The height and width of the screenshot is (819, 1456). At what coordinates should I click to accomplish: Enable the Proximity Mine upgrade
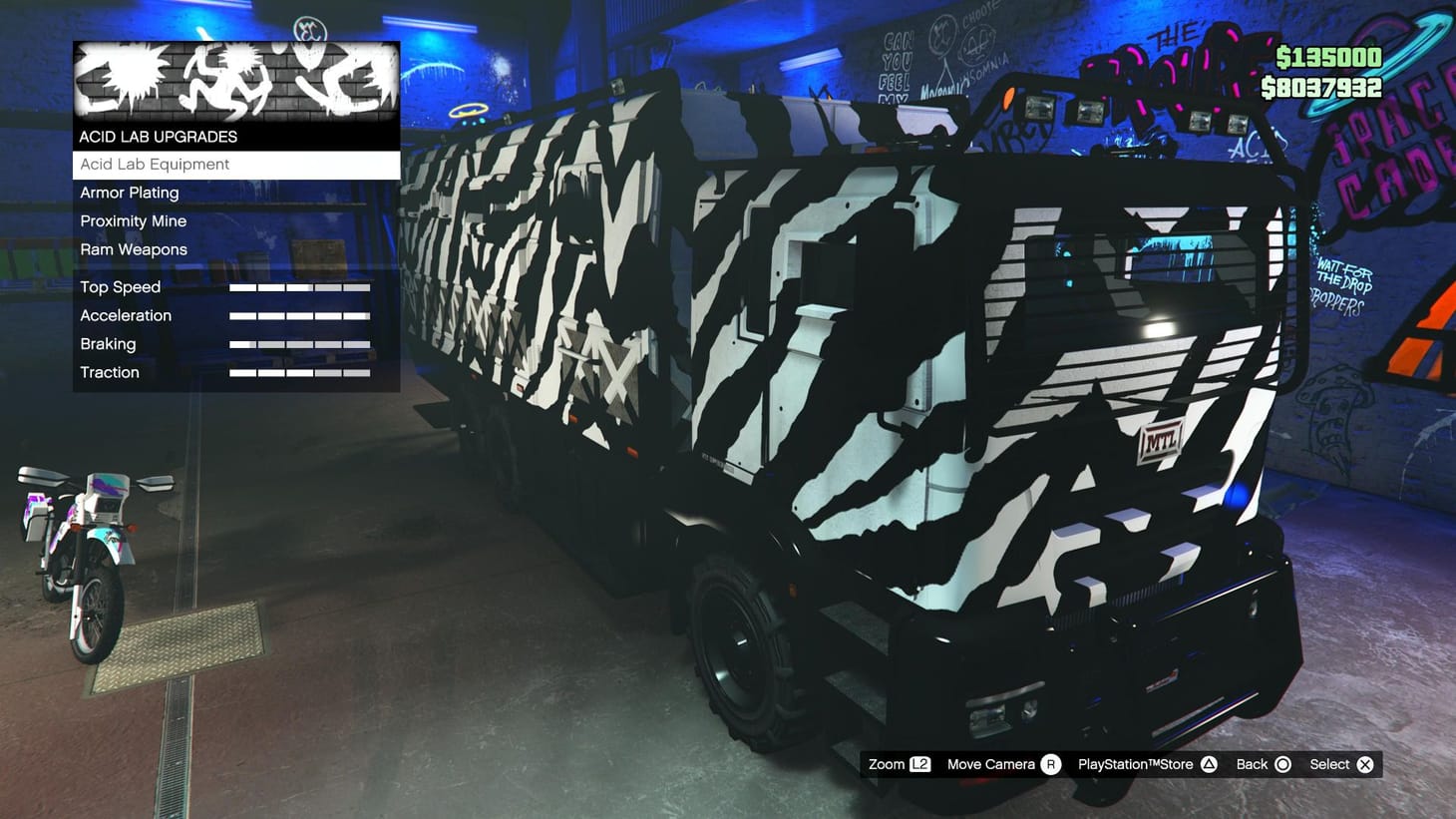click(x=134, y=220)
